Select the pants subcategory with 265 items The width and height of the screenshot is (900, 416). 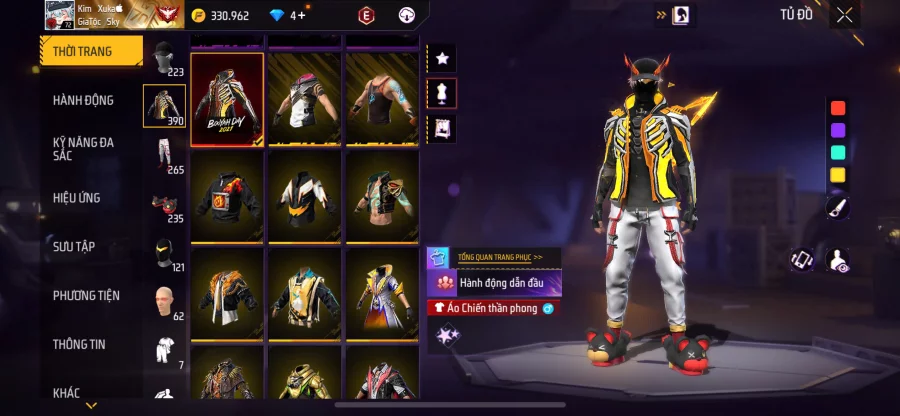[x=165, y=155]
